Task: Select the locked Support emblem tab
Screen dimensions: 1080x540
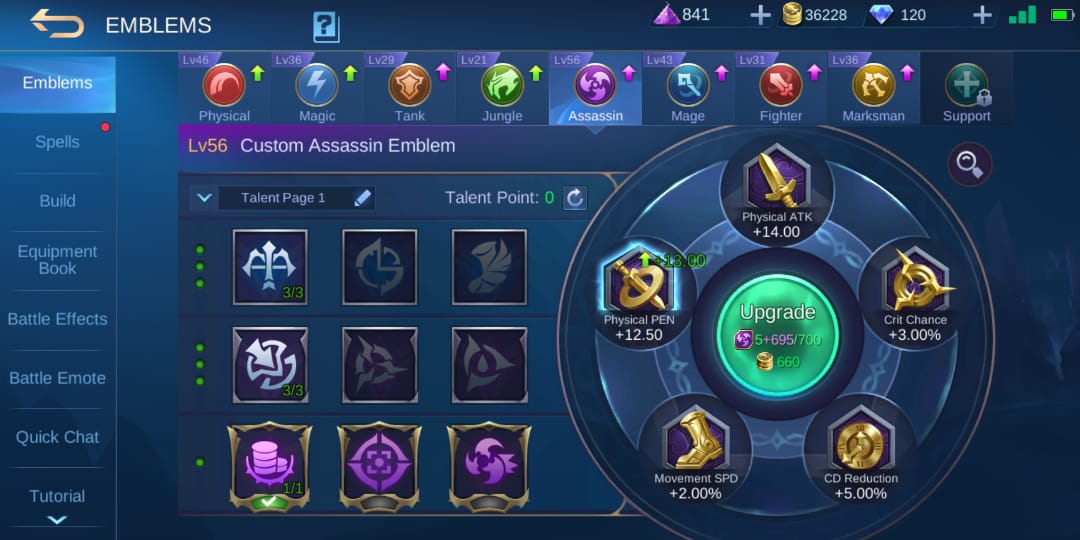Action: pyautogui.click(x=966, y=90)
